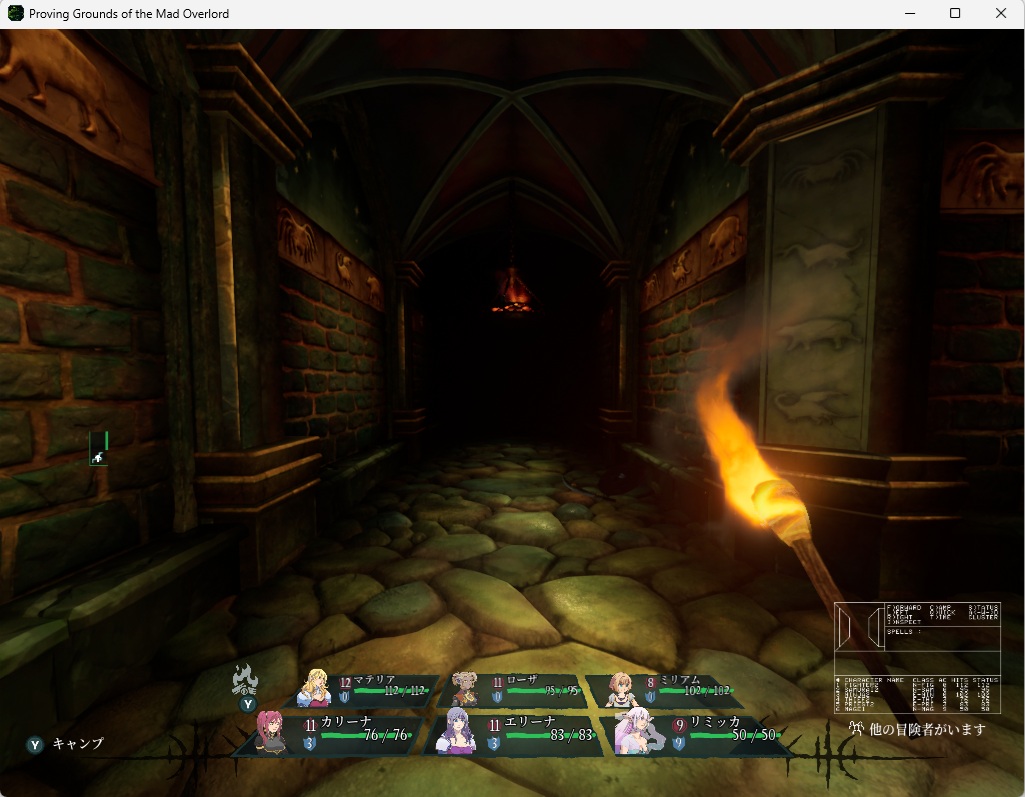
Task: Choose party member ミリアム's portrait
Action: click(620, 688)
